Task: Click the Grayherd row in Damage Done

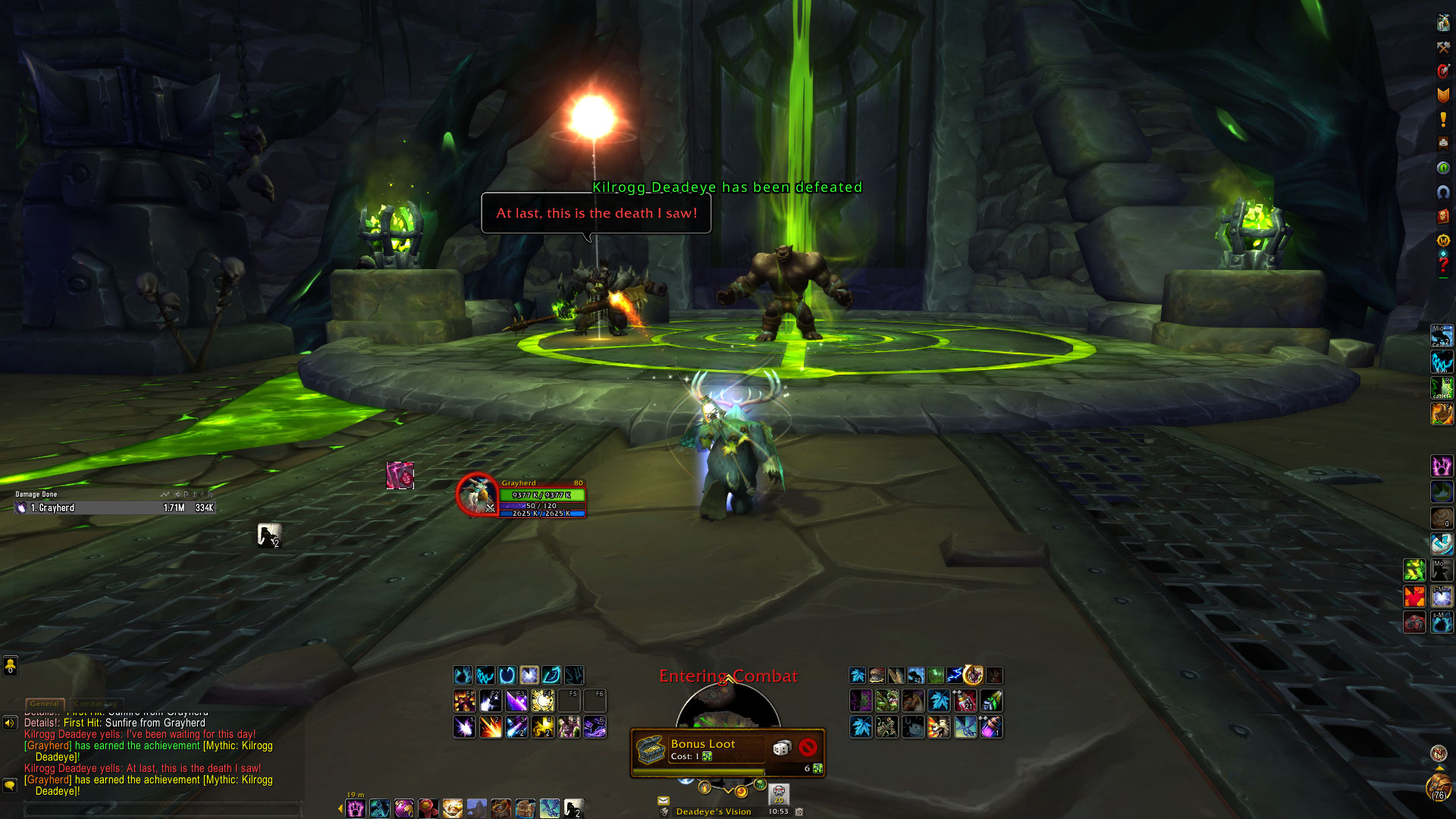Action: [114, 508]
